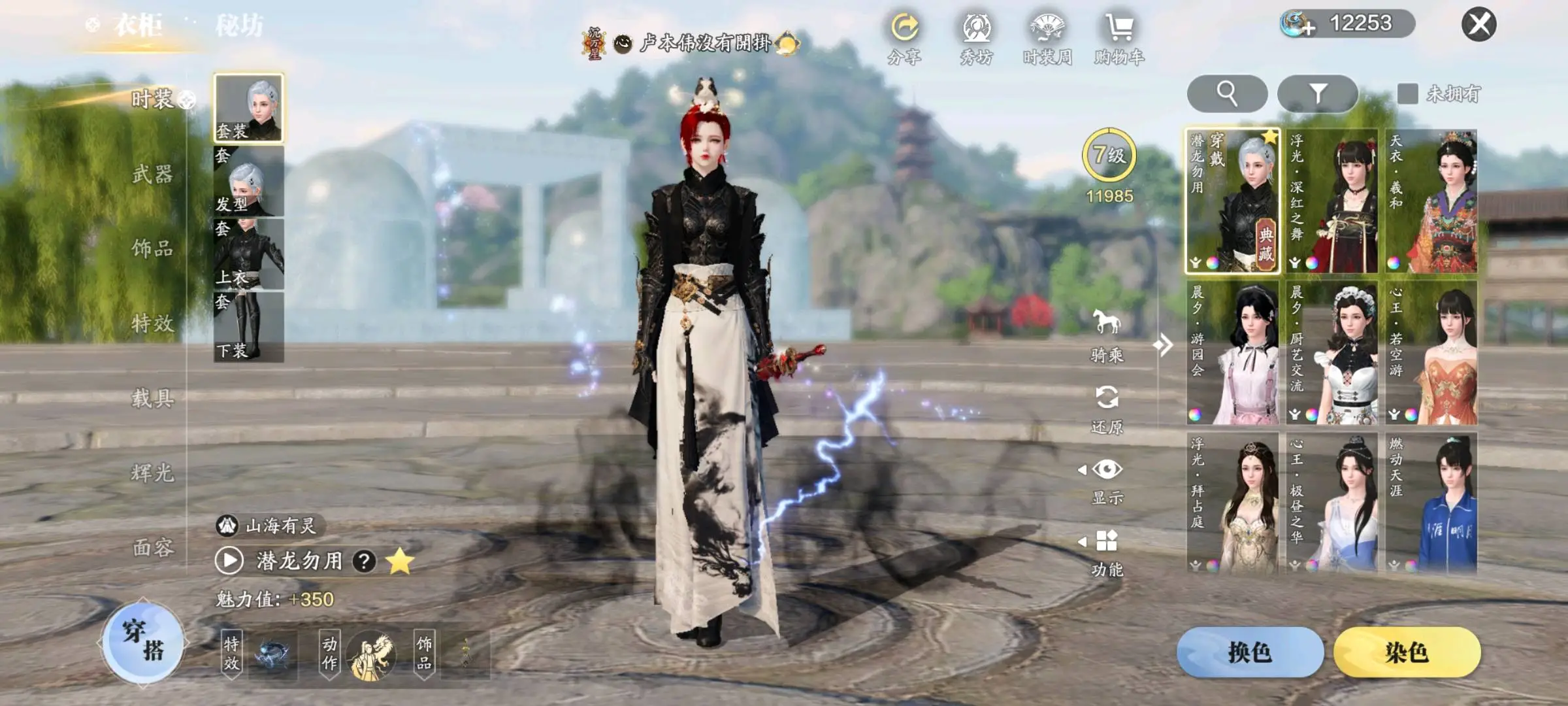Image resolution: width=1568 pixels, height=706 pixels.
Task: Click the 染色 dye button
Action: click(x=1407, y=652)
